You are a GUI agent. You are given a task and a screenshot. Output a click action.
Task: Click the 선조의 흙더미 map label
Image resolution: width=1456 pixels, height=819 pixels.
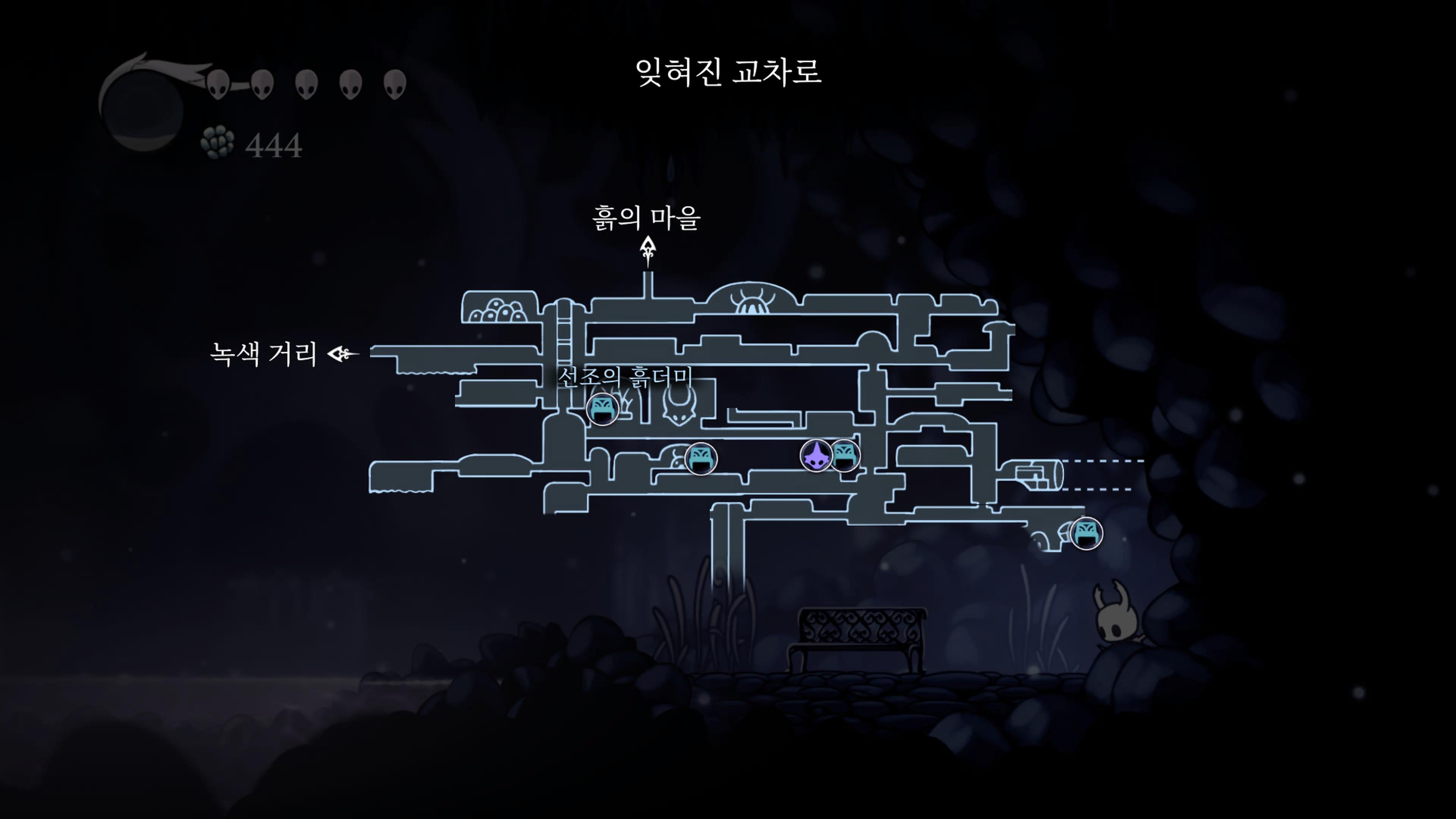tap(624, 377)
